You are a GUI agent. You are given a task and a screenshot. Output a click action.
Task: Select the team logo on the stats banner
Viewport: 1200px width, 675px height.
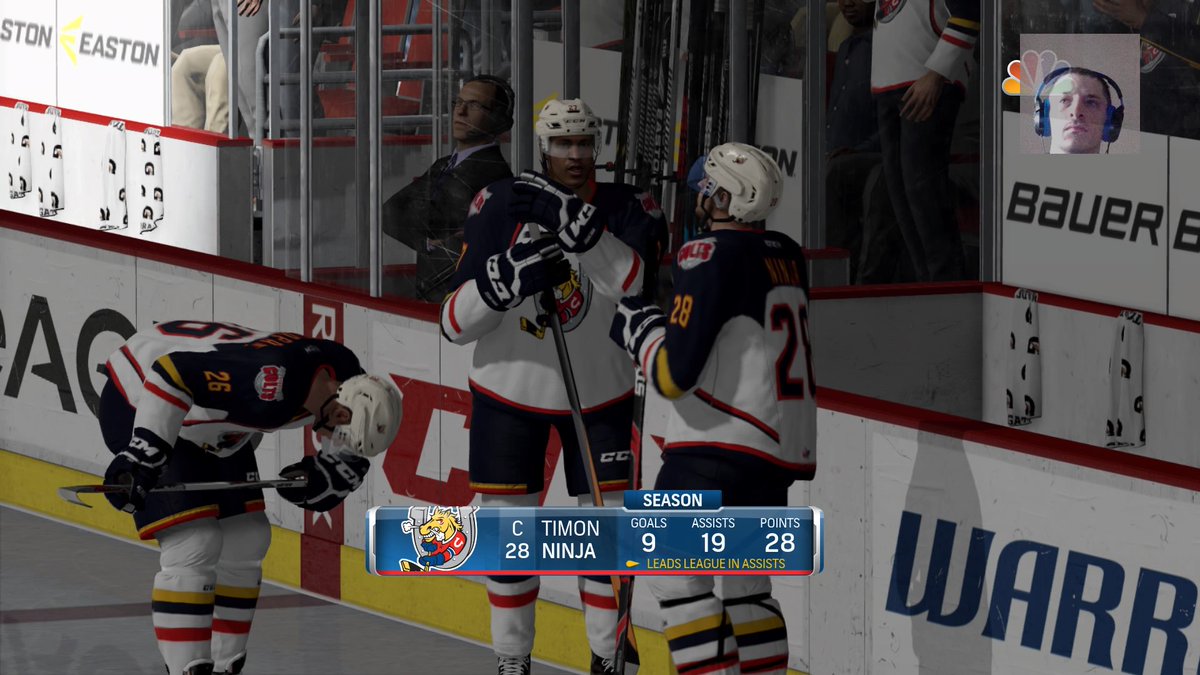point(438,540)
